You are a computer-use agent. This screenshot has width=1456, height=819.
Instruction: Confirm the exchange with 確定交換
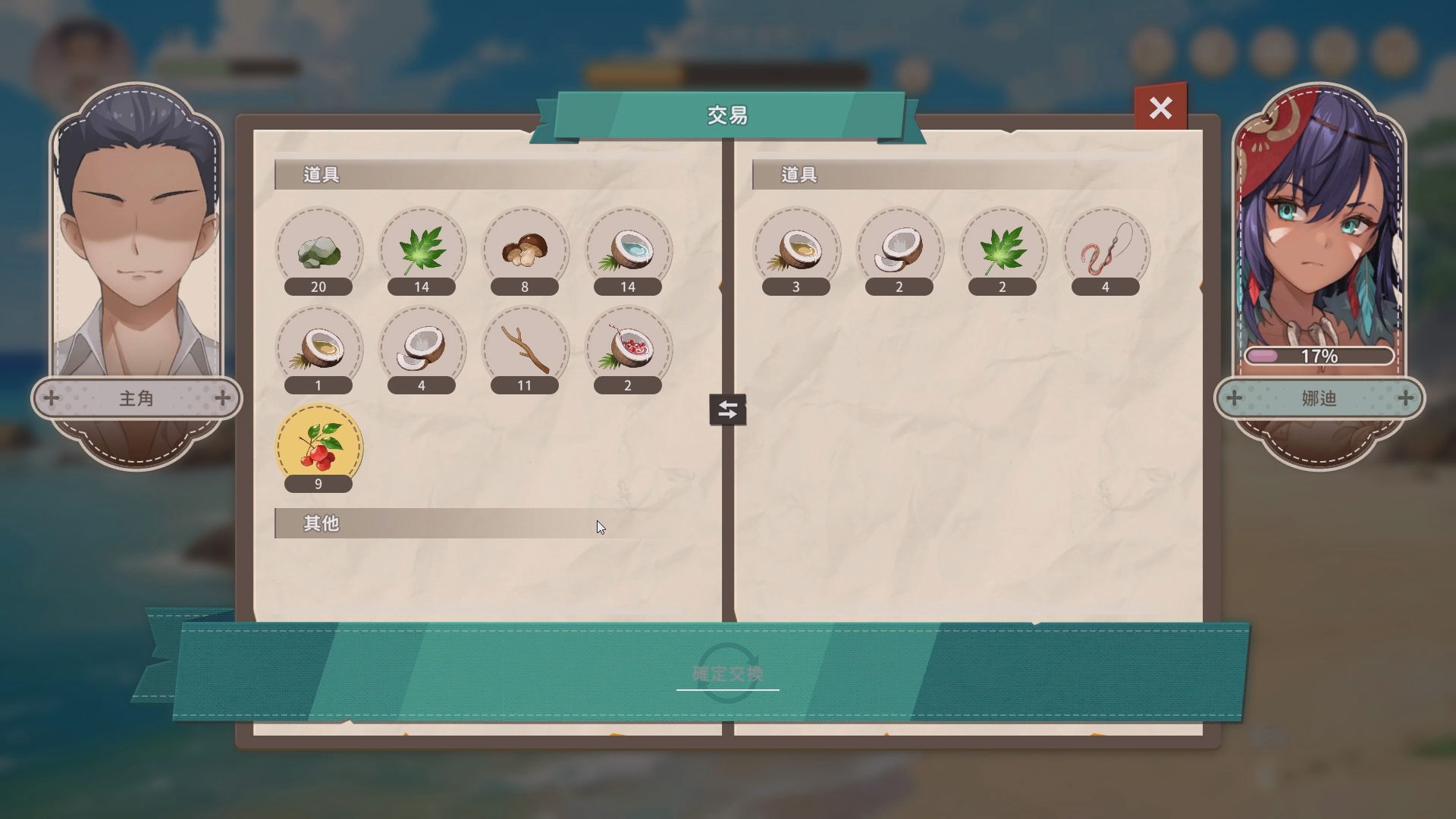(x=727, y=673)
